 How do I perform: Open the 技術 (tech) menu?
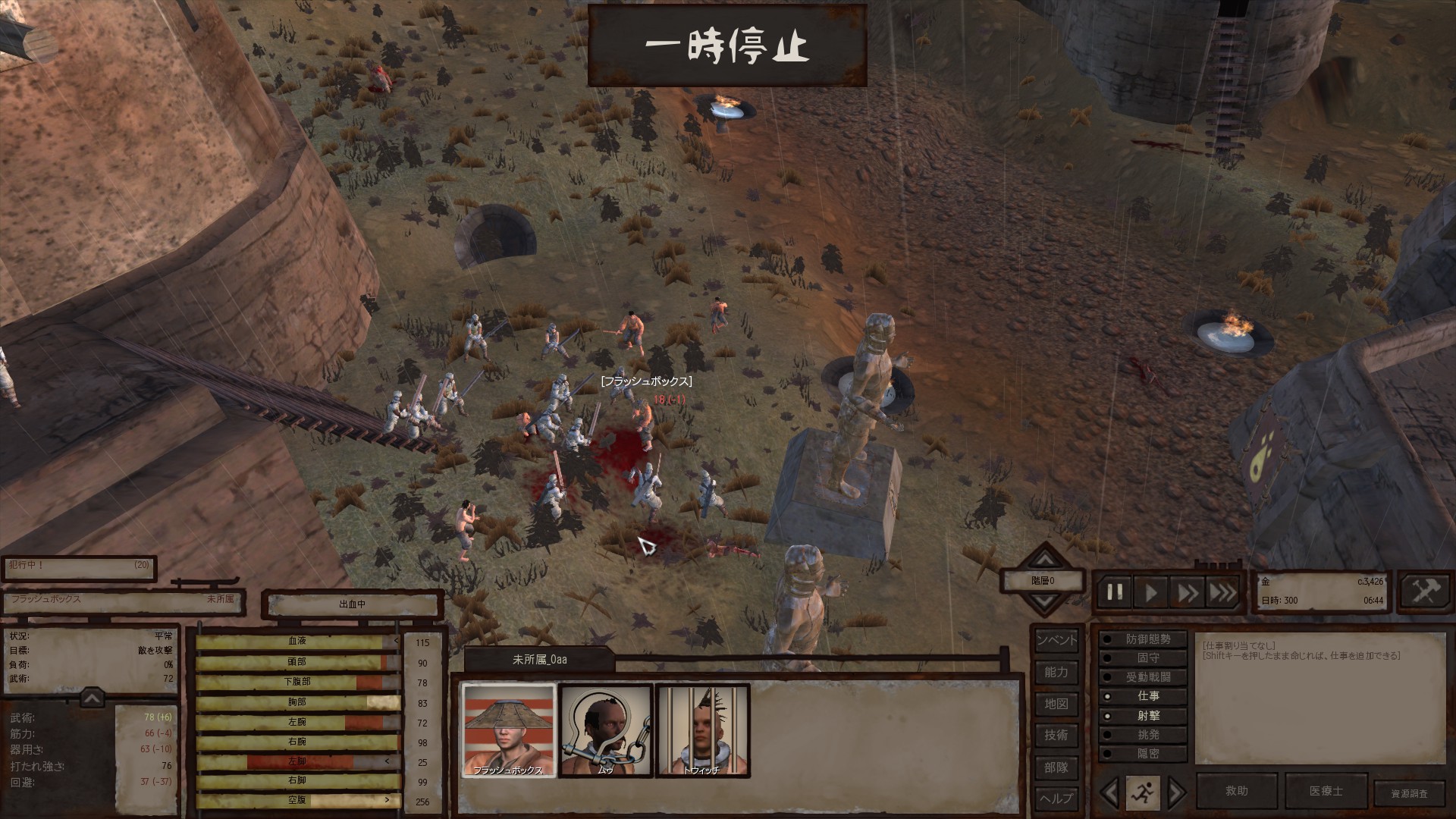click(1056, 735)
